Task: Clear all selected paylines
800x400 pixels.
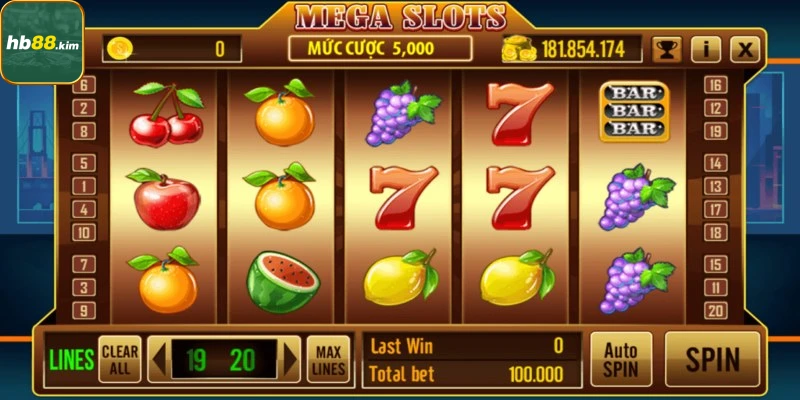Action: [120, 359]
